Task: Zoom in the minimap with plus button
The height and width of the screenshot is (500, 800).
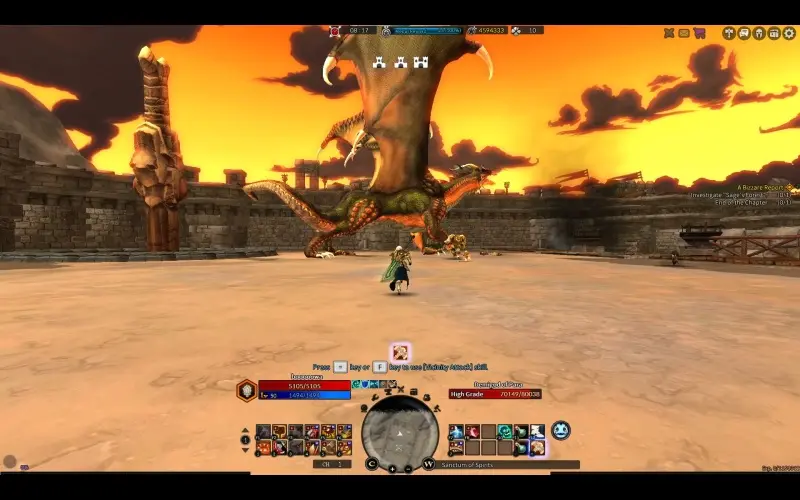Action: (392, 467)
